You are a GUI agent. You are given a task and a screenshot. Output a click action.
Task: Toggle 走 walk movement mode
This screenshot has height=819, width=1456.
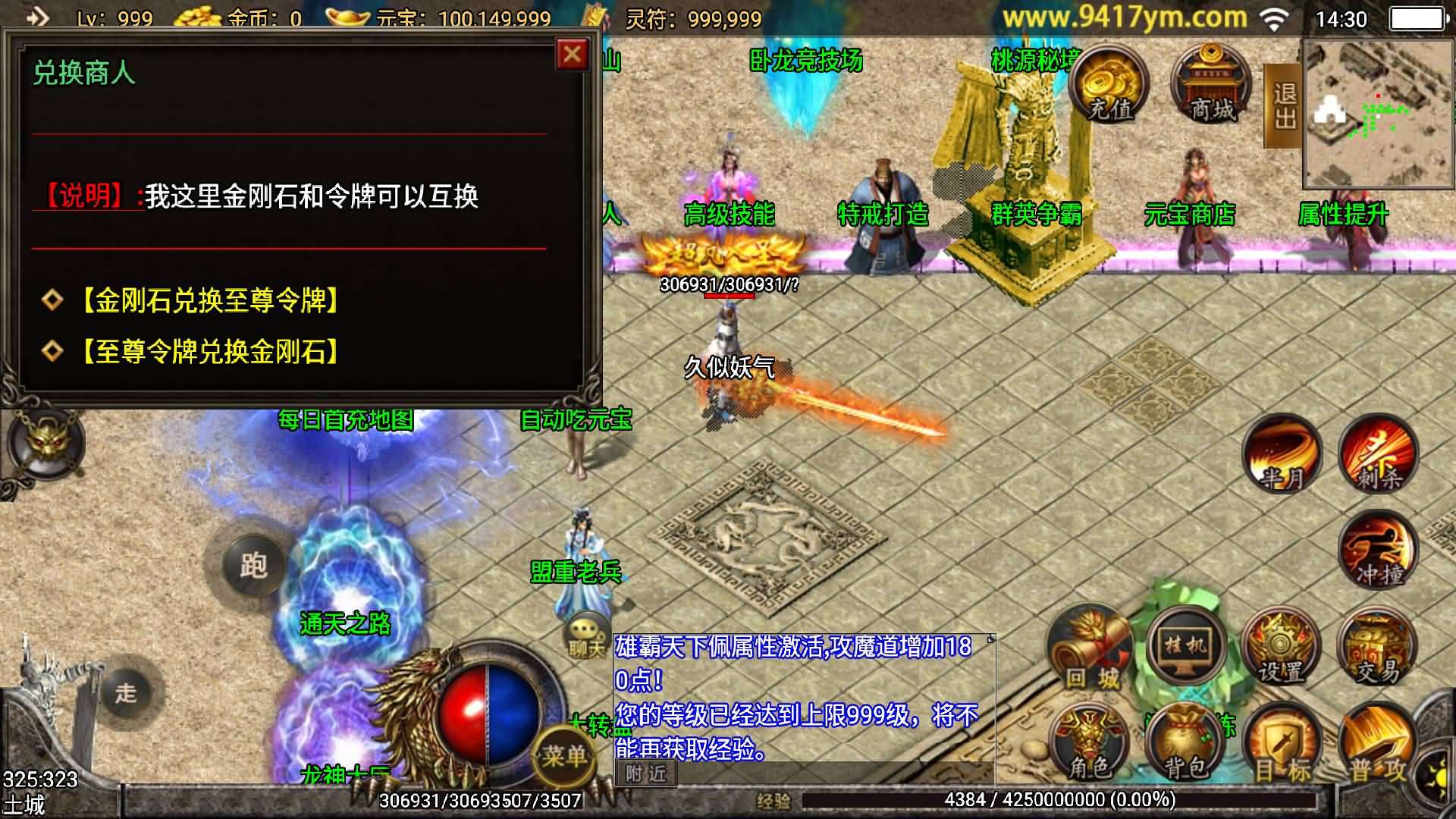point(130,692)
